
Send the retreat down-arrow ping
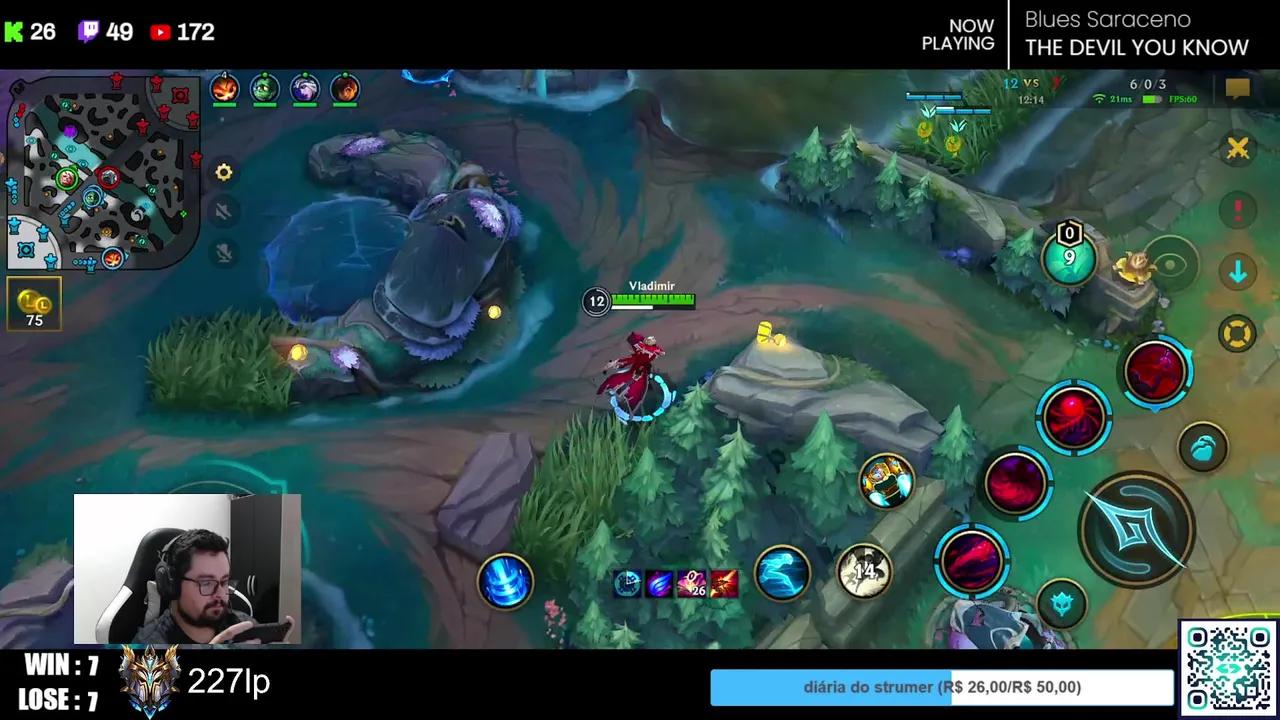click(1238, 272)
